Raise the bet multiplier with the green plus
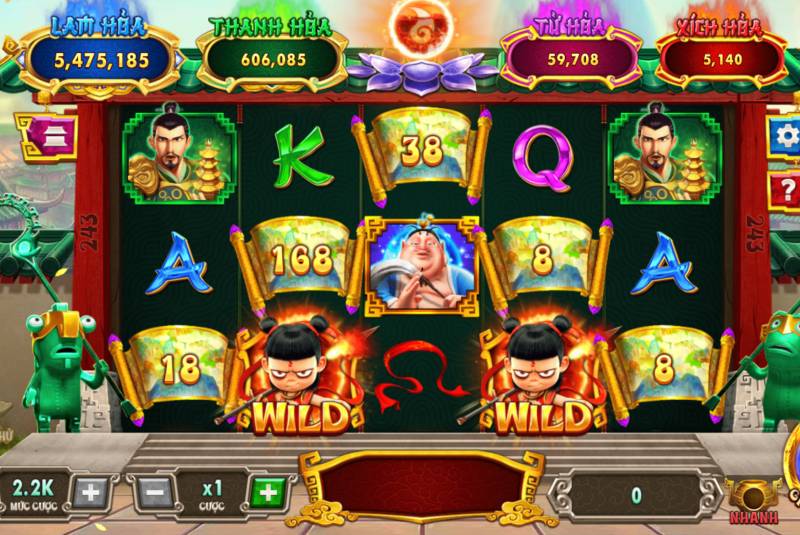The height and width of the screenshot is (535, 800). [266, 492]
